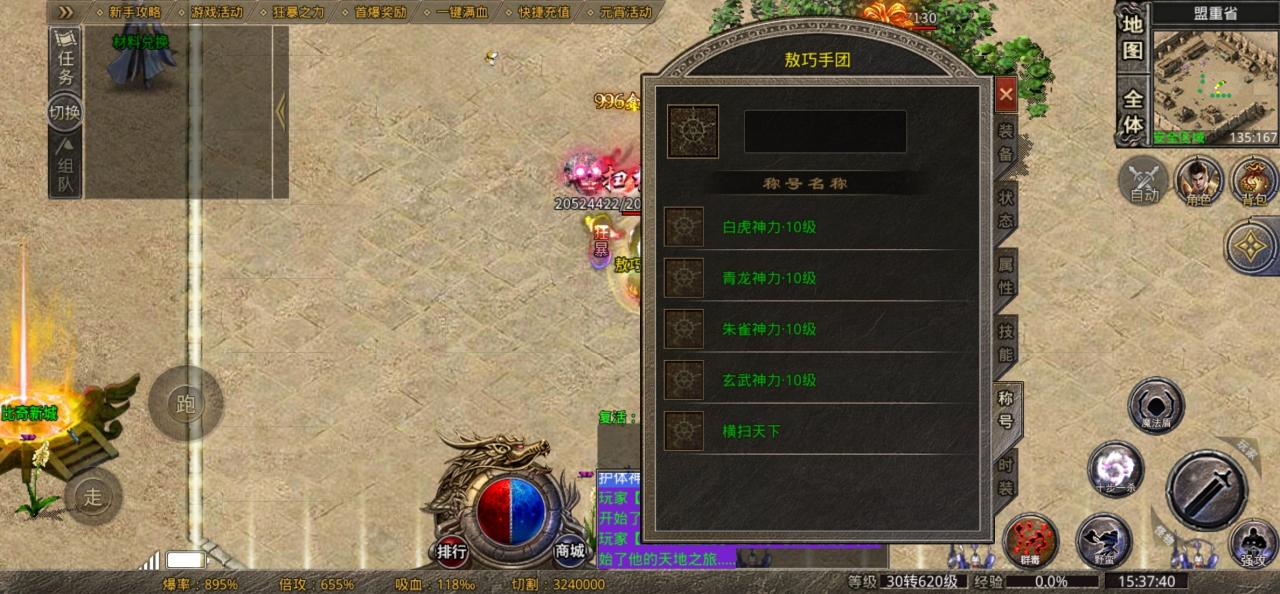Open the 商城 shop button

click(x=570, y=550)
